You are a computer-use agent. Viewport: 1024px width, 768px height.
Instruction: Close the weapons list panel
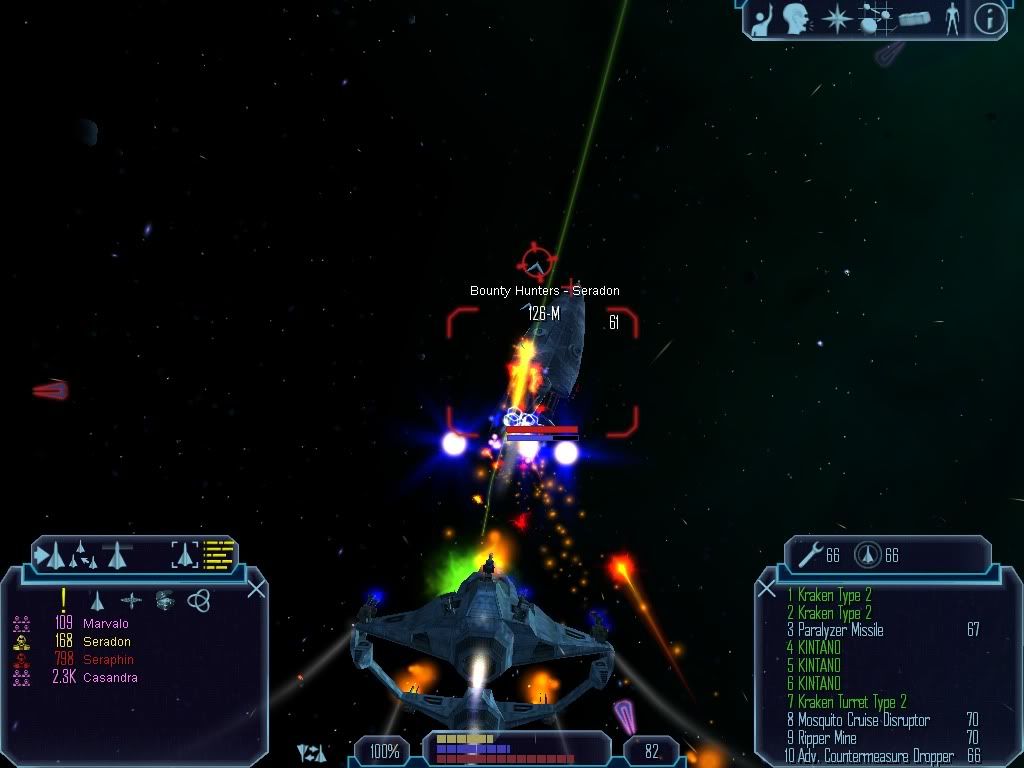[767, 588]
